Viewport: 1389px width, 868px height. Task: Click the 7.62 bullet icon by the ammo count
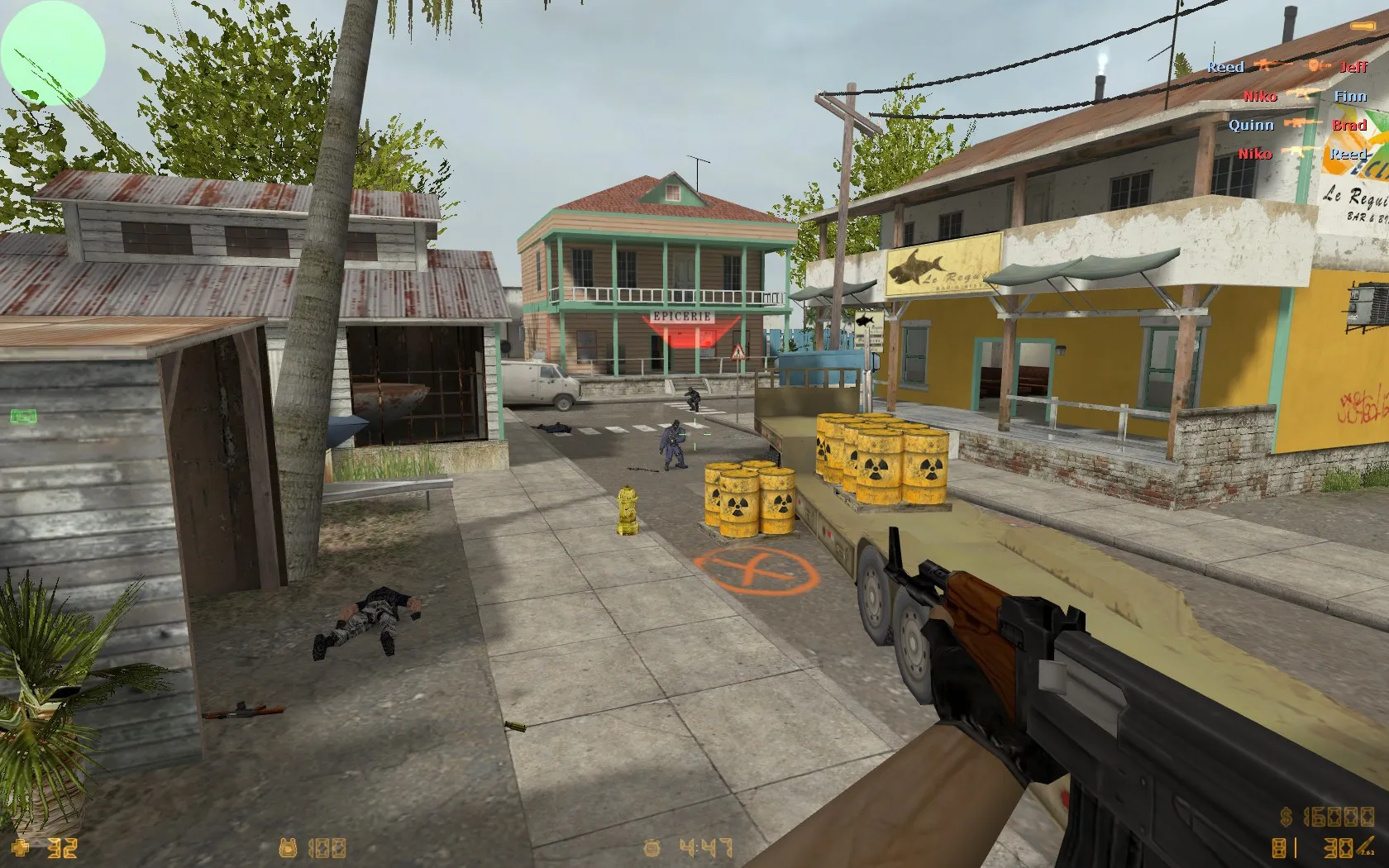pyautogui.click(x=1364, y=845)
